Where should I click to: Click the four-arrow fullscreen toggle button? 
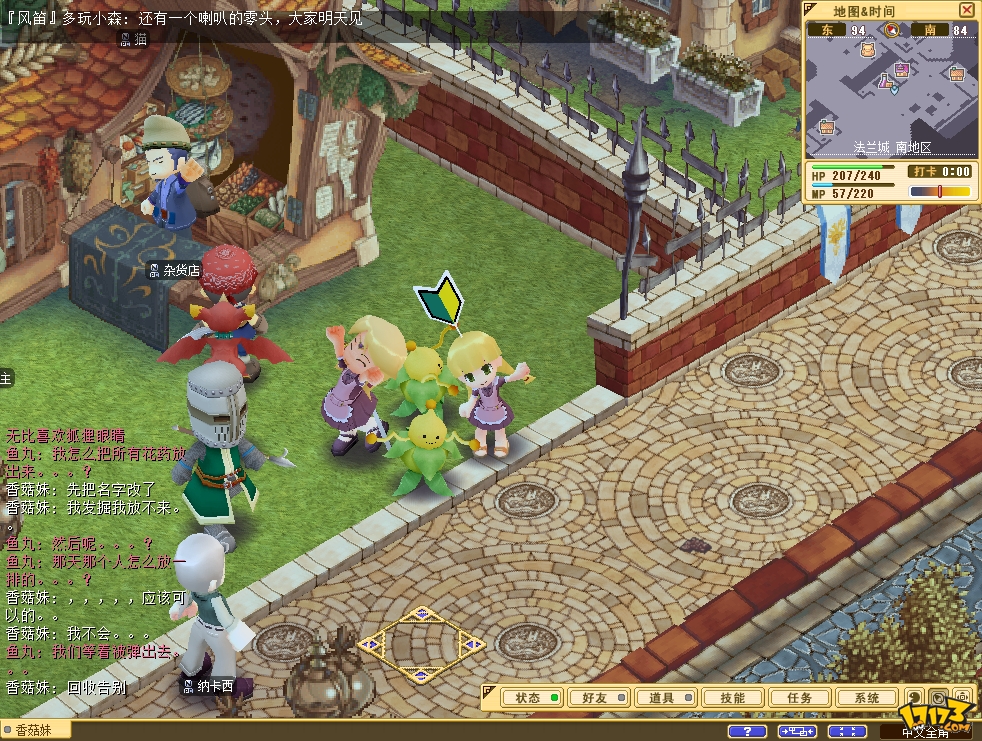coord(847,732)
